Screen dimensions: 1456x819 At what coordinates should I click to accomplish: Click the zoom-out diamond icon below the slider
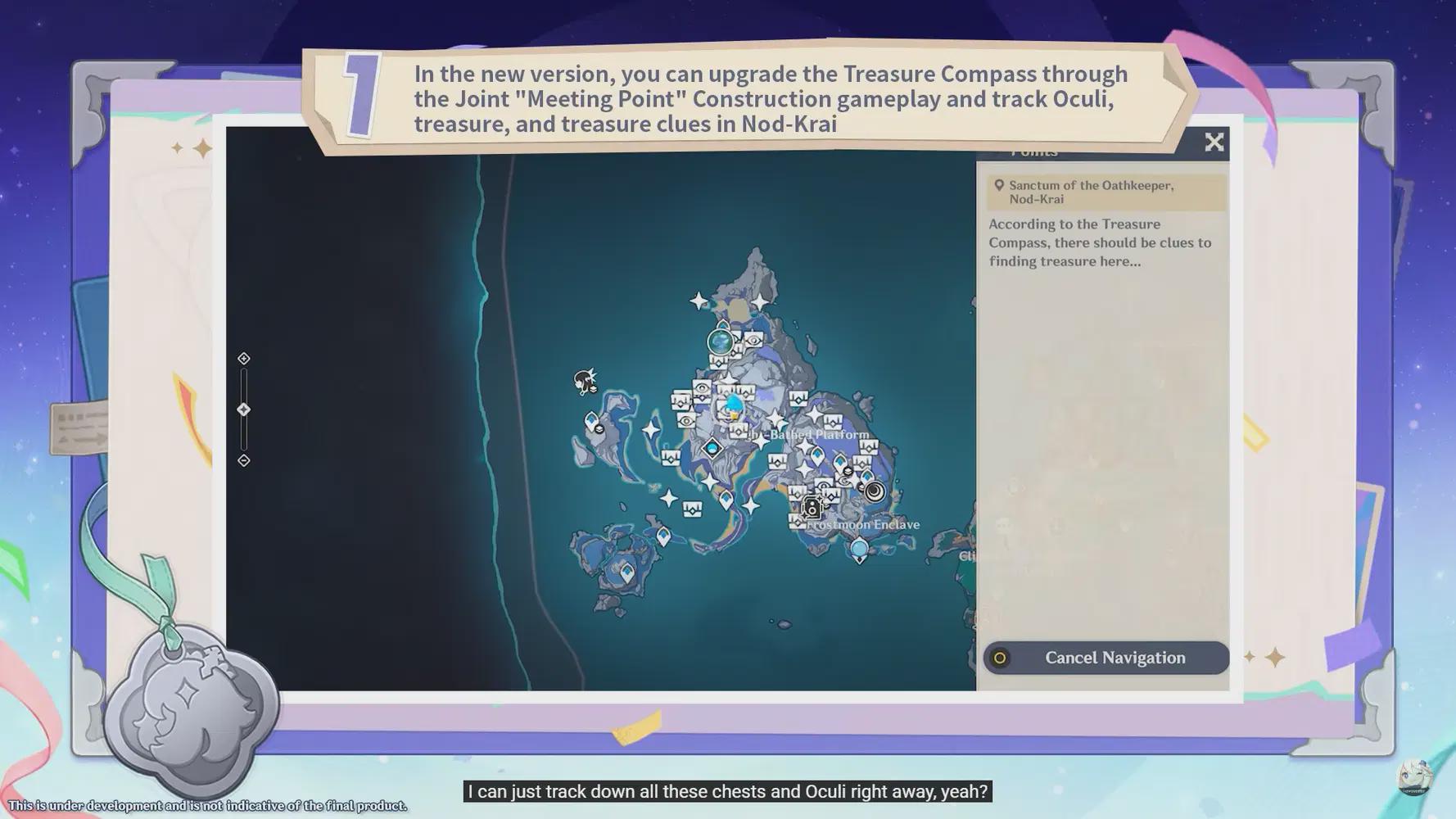(243, 459)
